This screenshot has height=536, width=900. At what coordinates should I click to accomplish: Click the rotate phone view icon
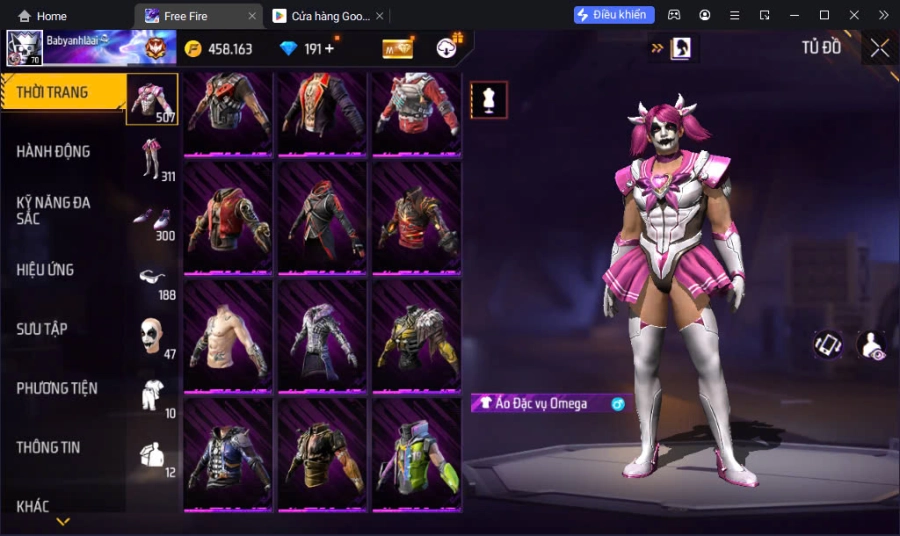point(827,345)
